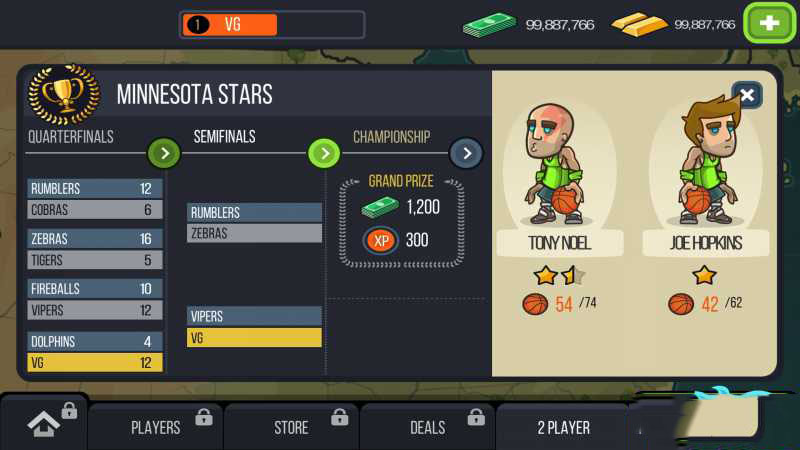Click the VG player level bar

click(272, 24)
